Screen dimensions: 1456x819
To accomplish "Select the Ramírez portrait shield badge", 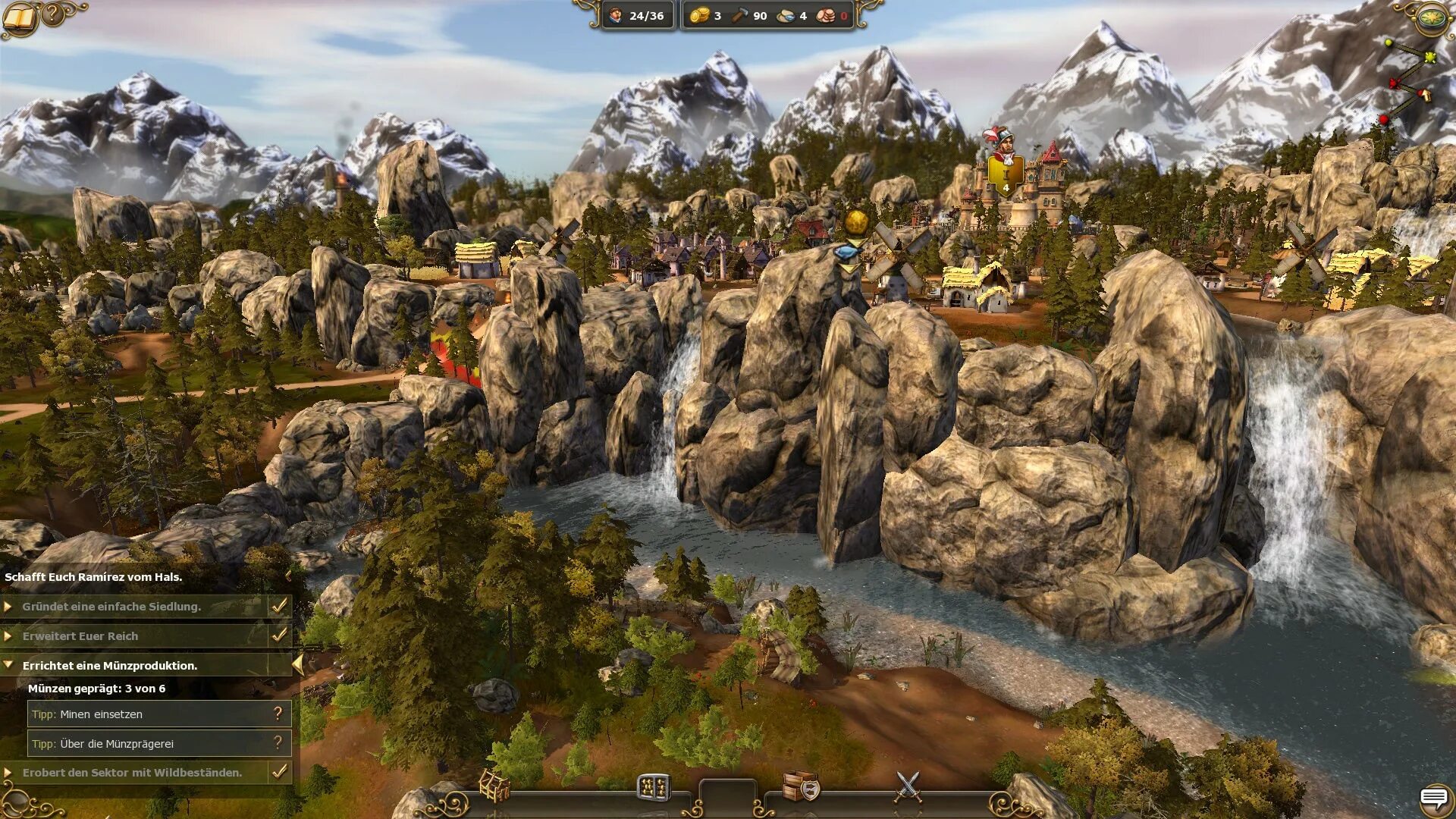I will [x=1006, y=176].
